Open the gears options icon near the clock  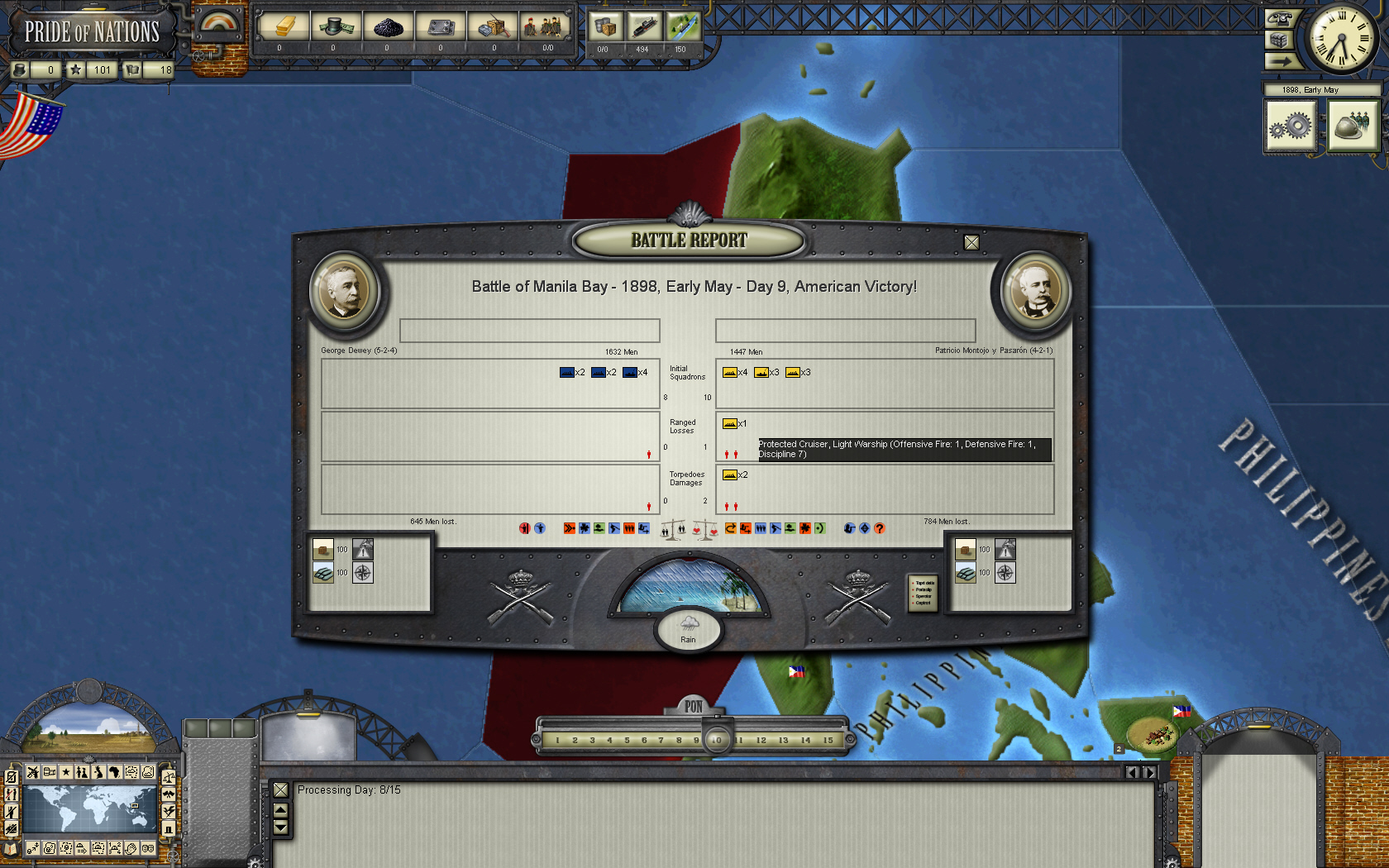click(x=1291, y=126)
